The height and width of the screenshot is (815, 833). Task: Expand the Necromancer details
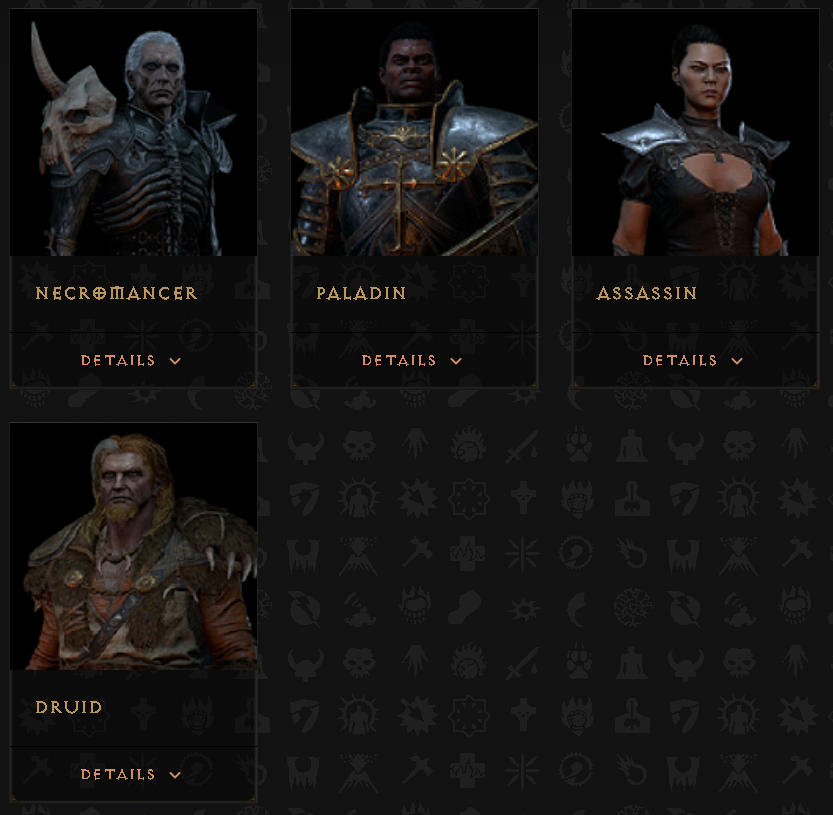click(131, 360)
